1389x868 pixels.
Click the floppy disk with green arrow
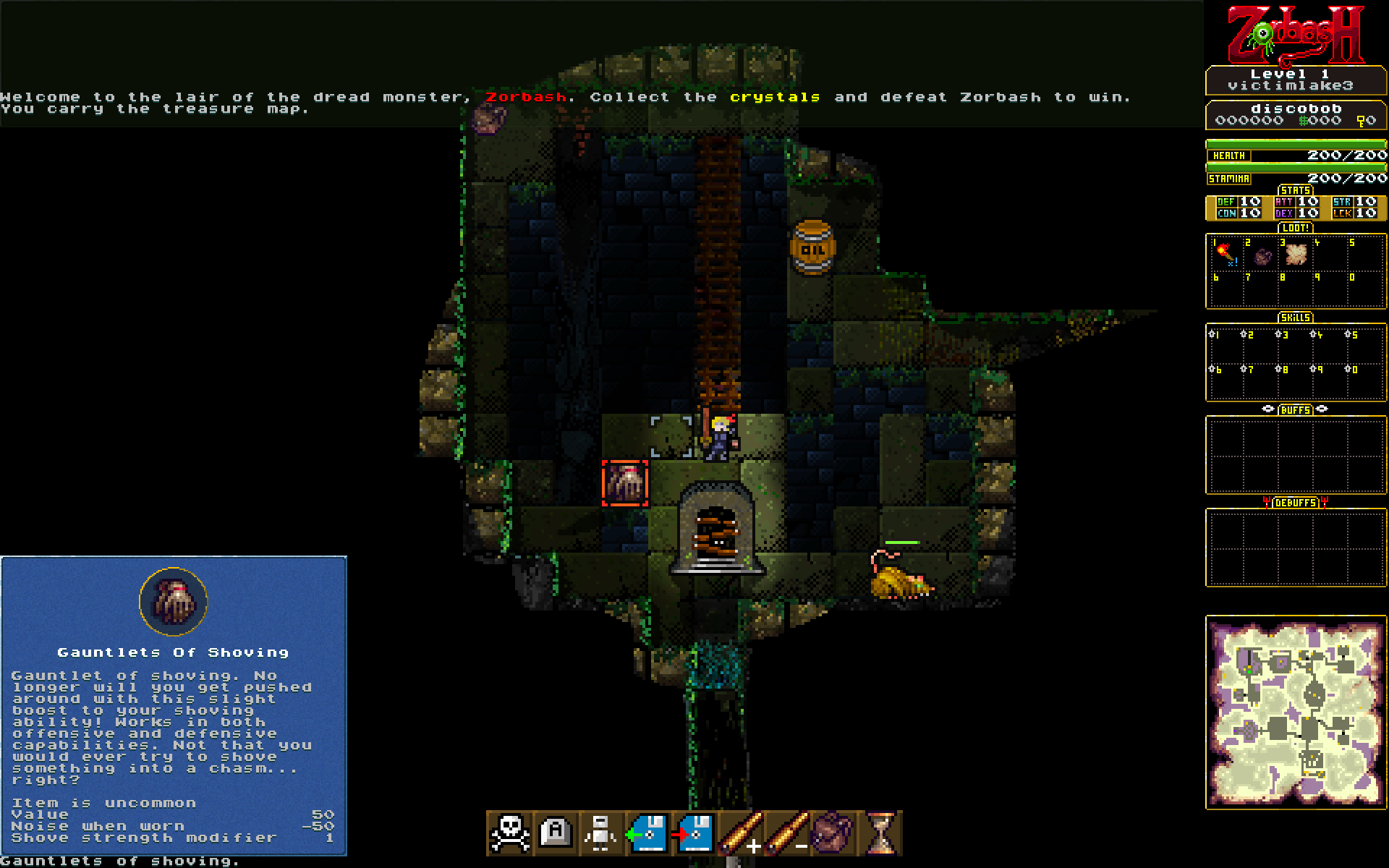point(647,833)
